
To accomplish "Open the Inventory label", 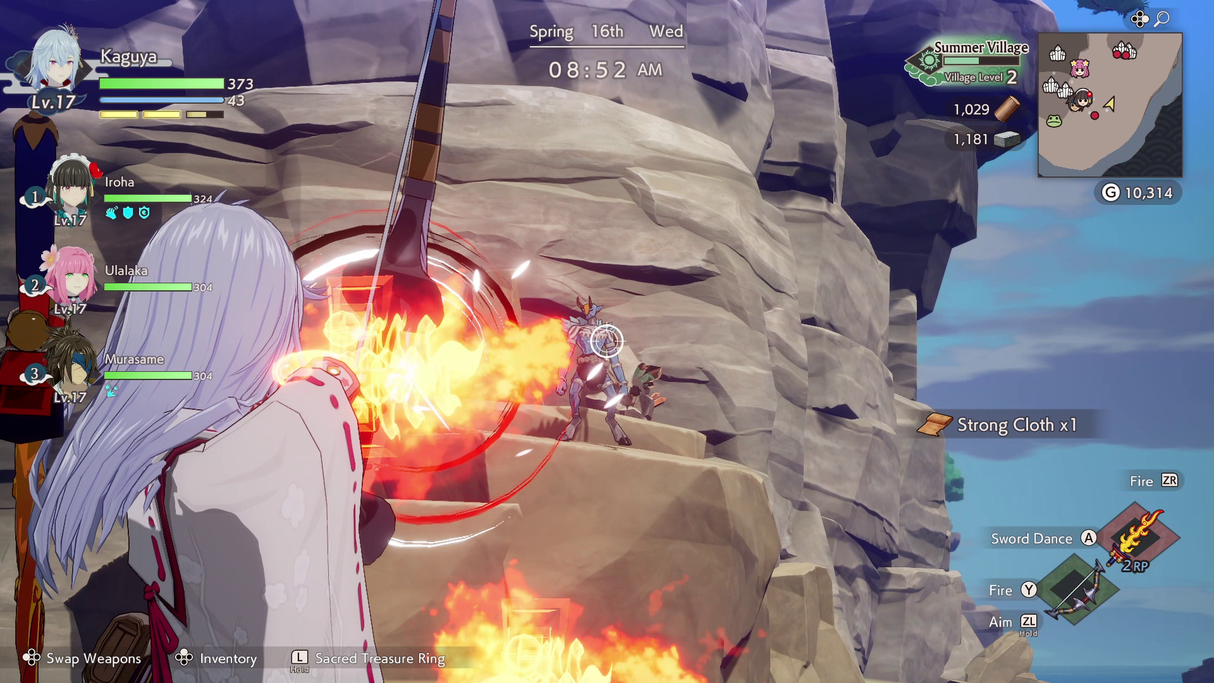I will (228, 658).
